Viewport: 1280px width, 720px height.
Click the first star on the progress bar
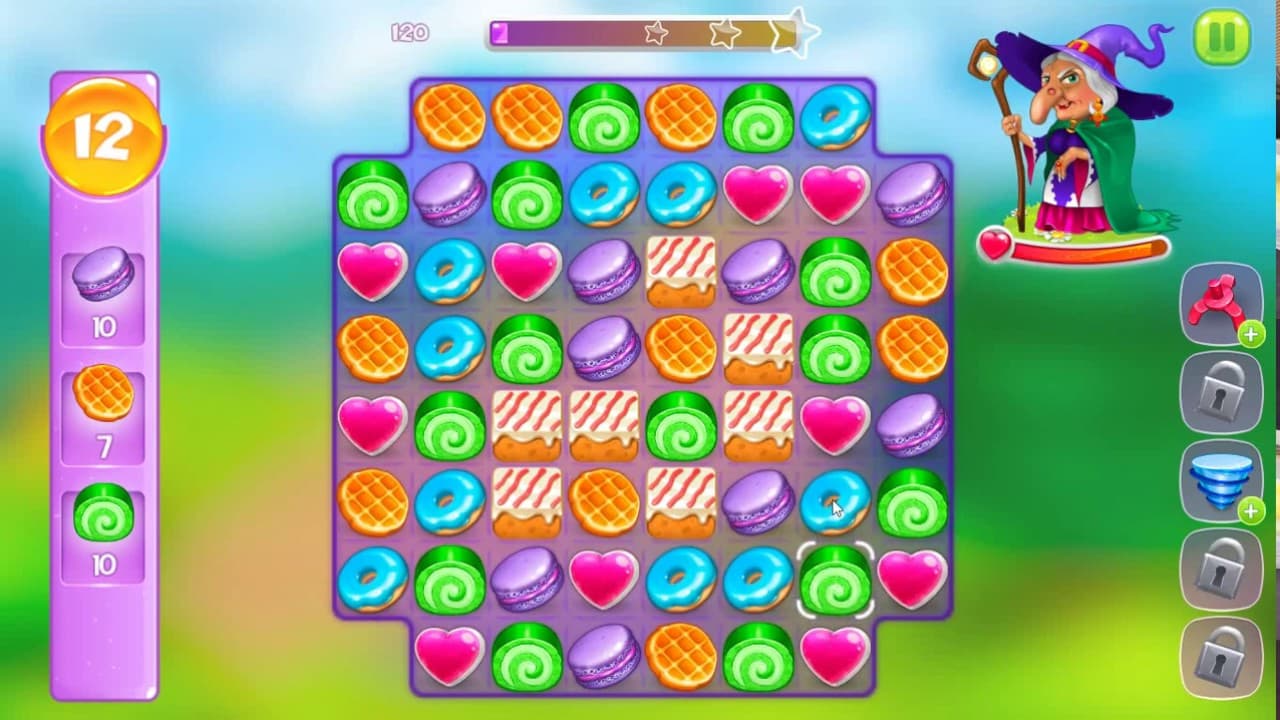[x=656, y=33]
